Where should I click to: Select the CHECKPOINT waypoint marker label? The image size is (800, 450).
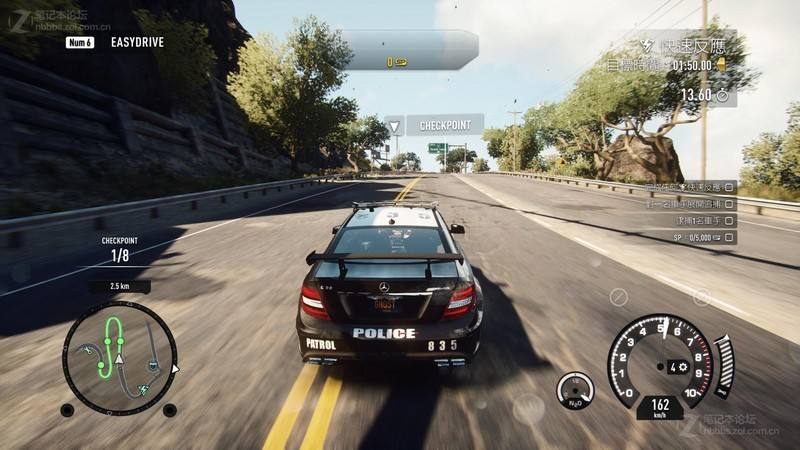point(444,126)
